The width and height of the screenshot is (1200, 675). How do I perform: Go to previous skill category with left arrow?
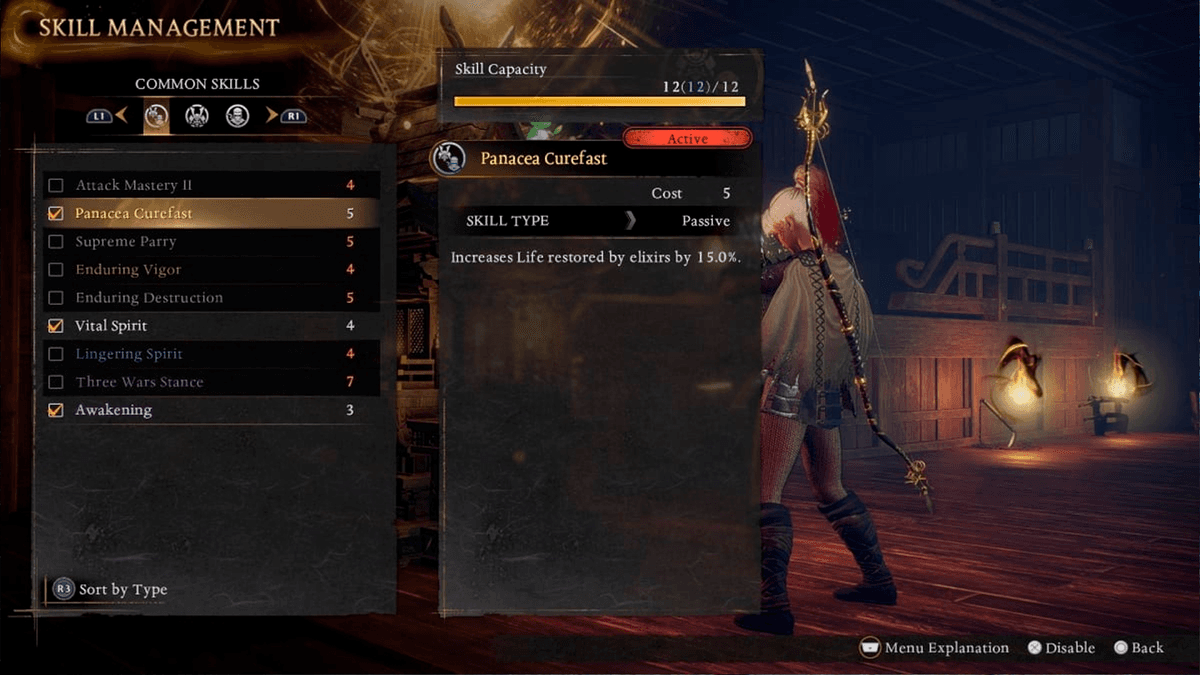(121, 116)
